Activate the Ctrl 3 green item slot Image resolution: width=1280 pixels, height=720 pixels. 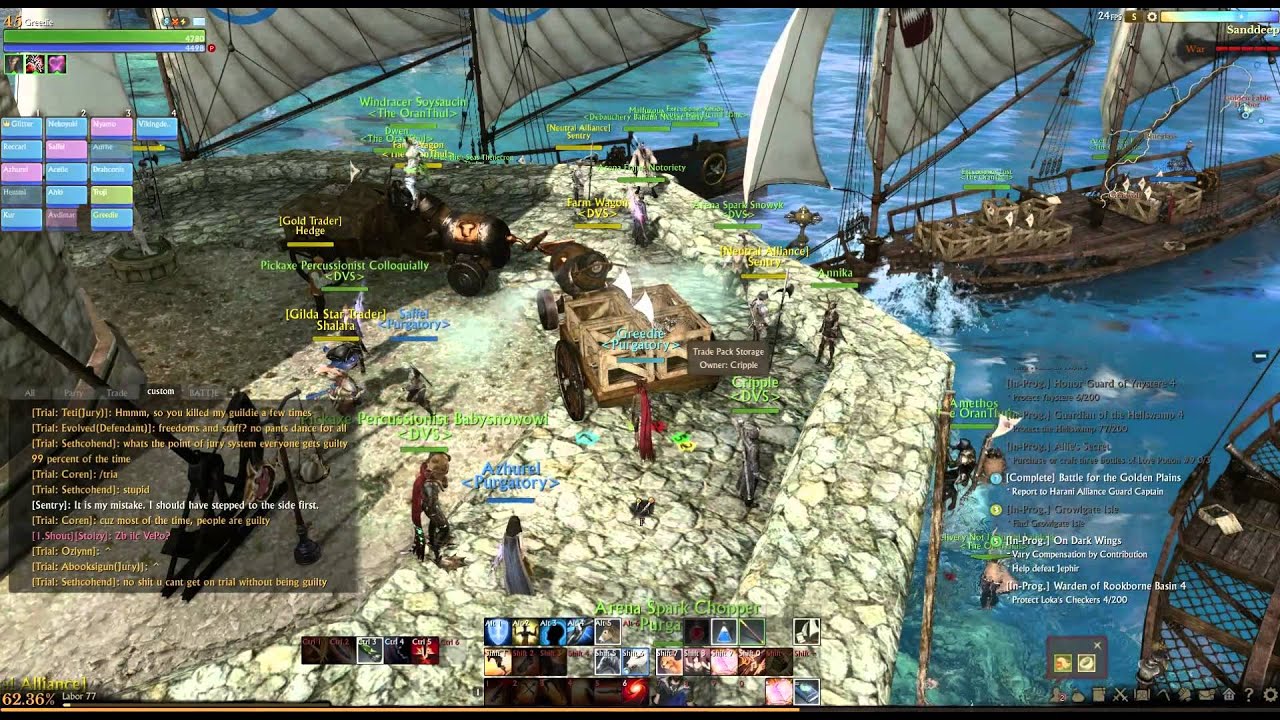369,650
